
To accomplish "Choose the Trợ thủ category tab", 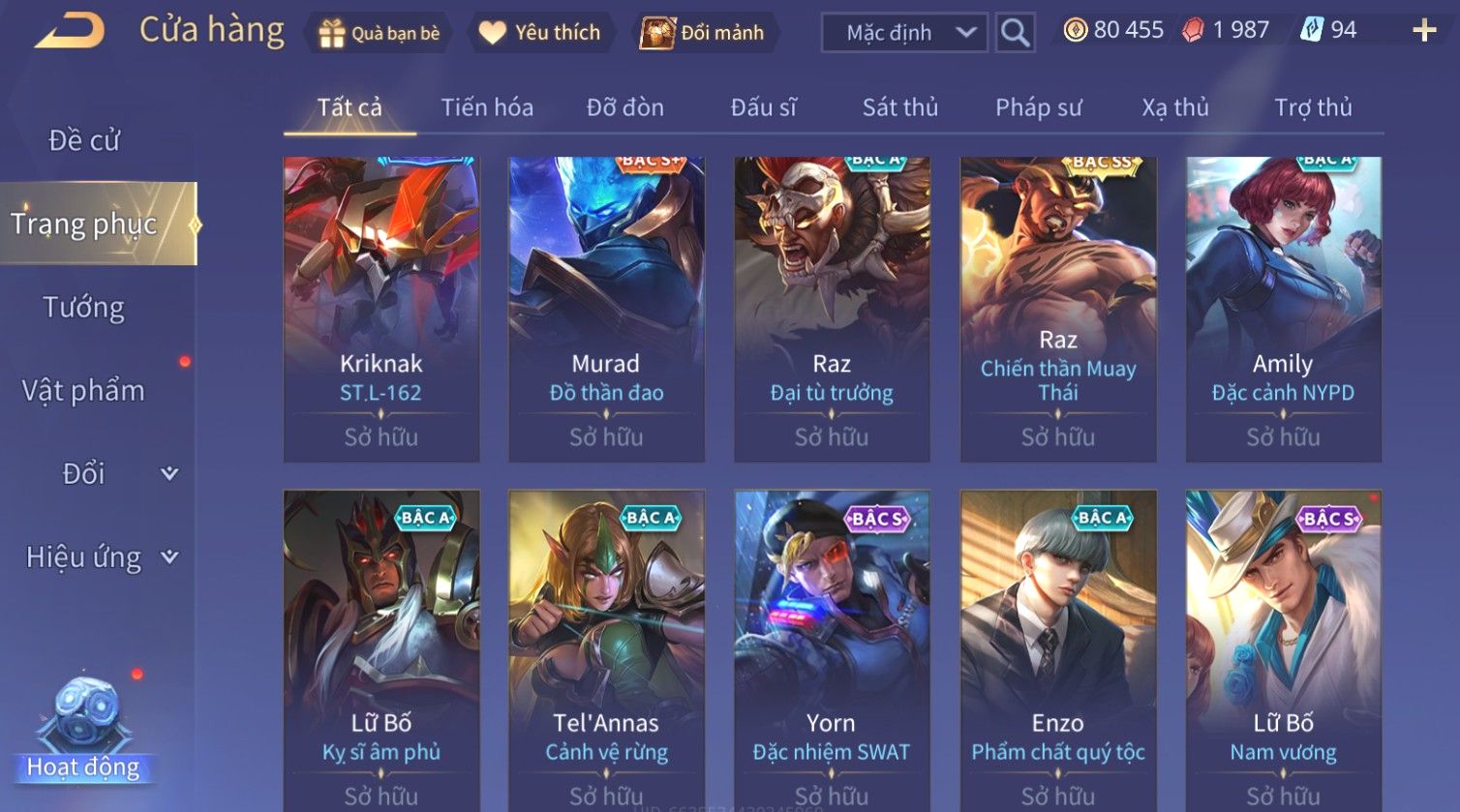I will (x=1313, y=107).
